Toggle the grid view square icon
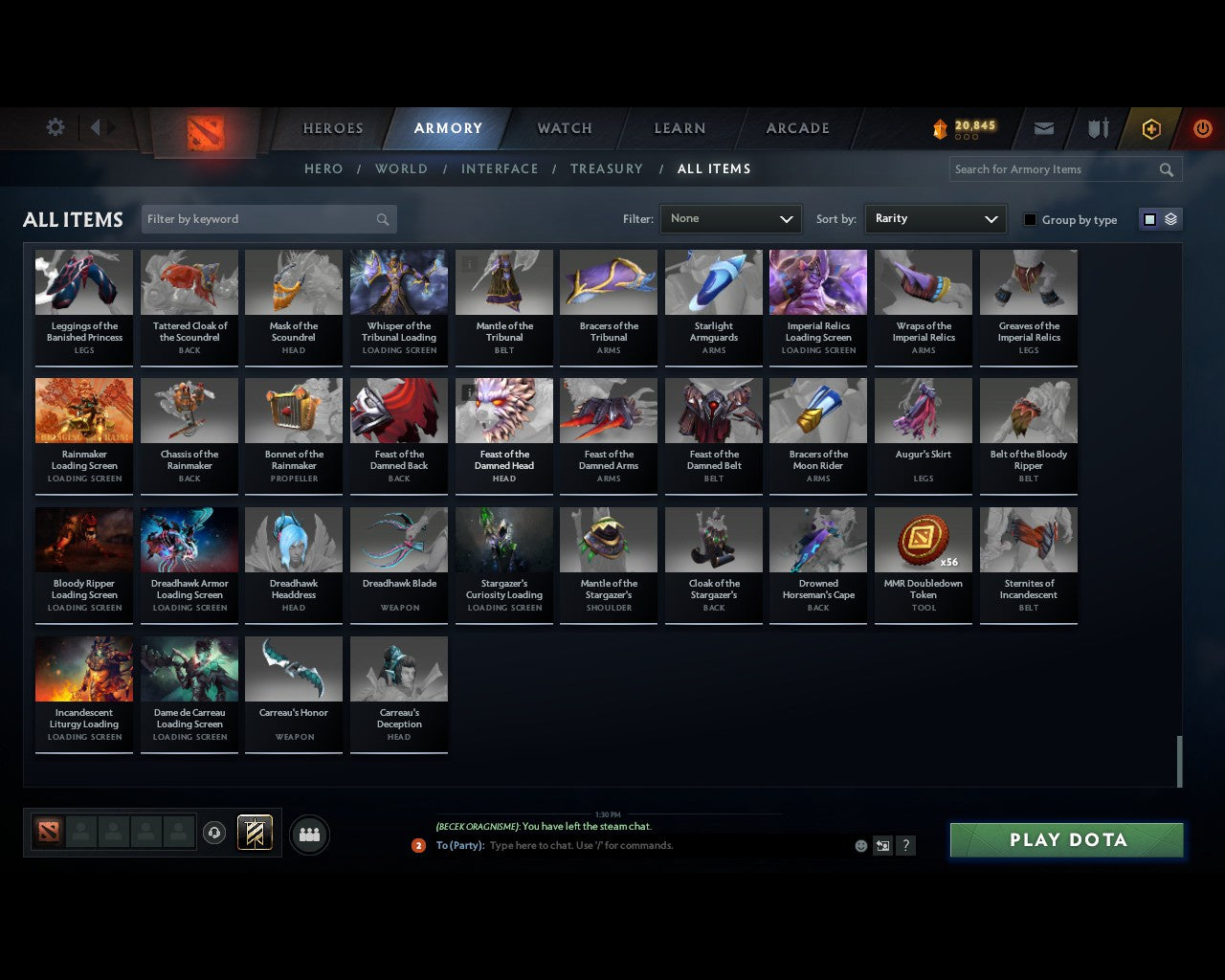This screenshot has width=1225, height=980. click(1149, 218)
